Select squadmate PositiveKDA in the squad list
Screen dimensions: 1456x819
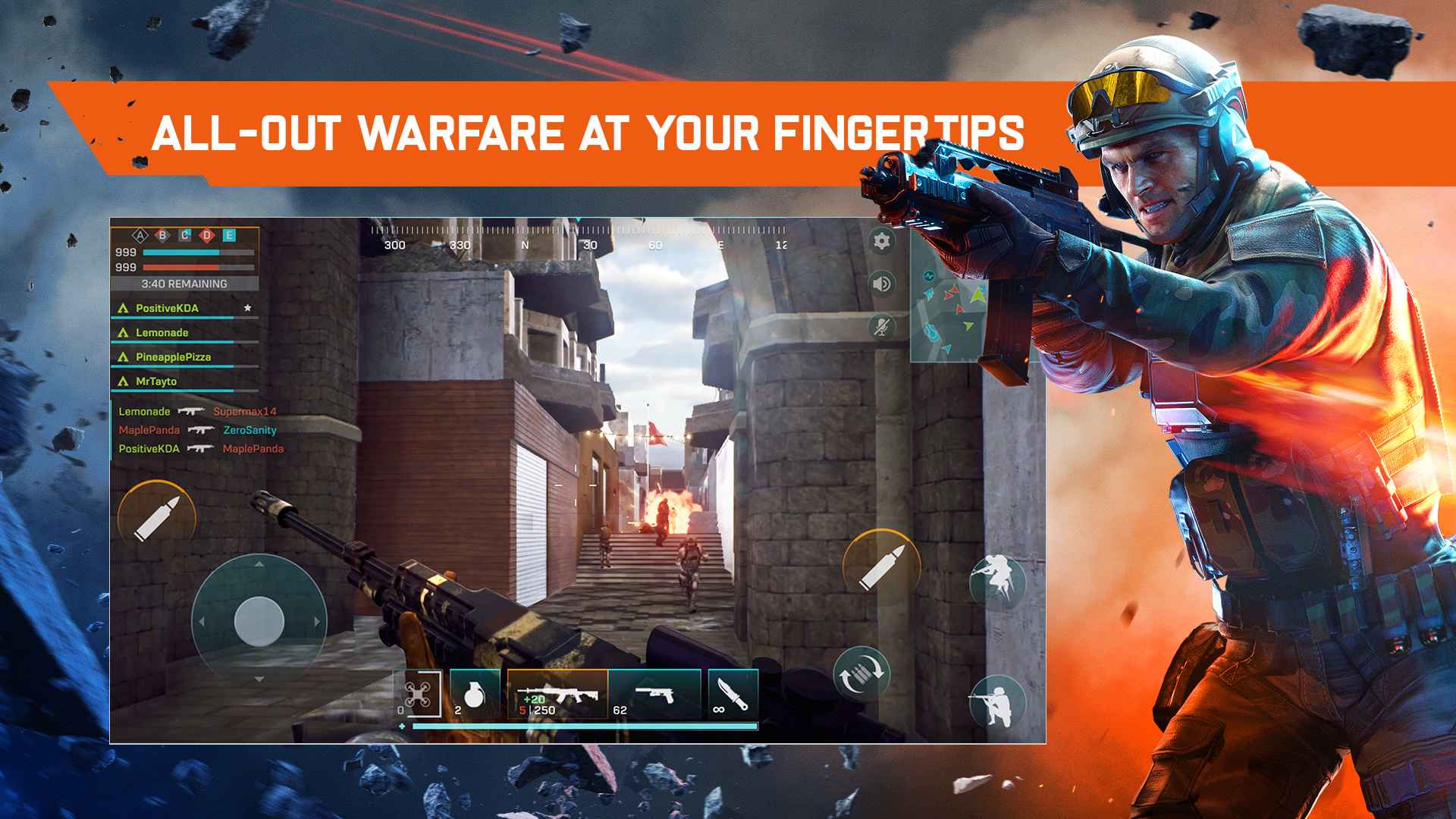click(x=168, y=309)
